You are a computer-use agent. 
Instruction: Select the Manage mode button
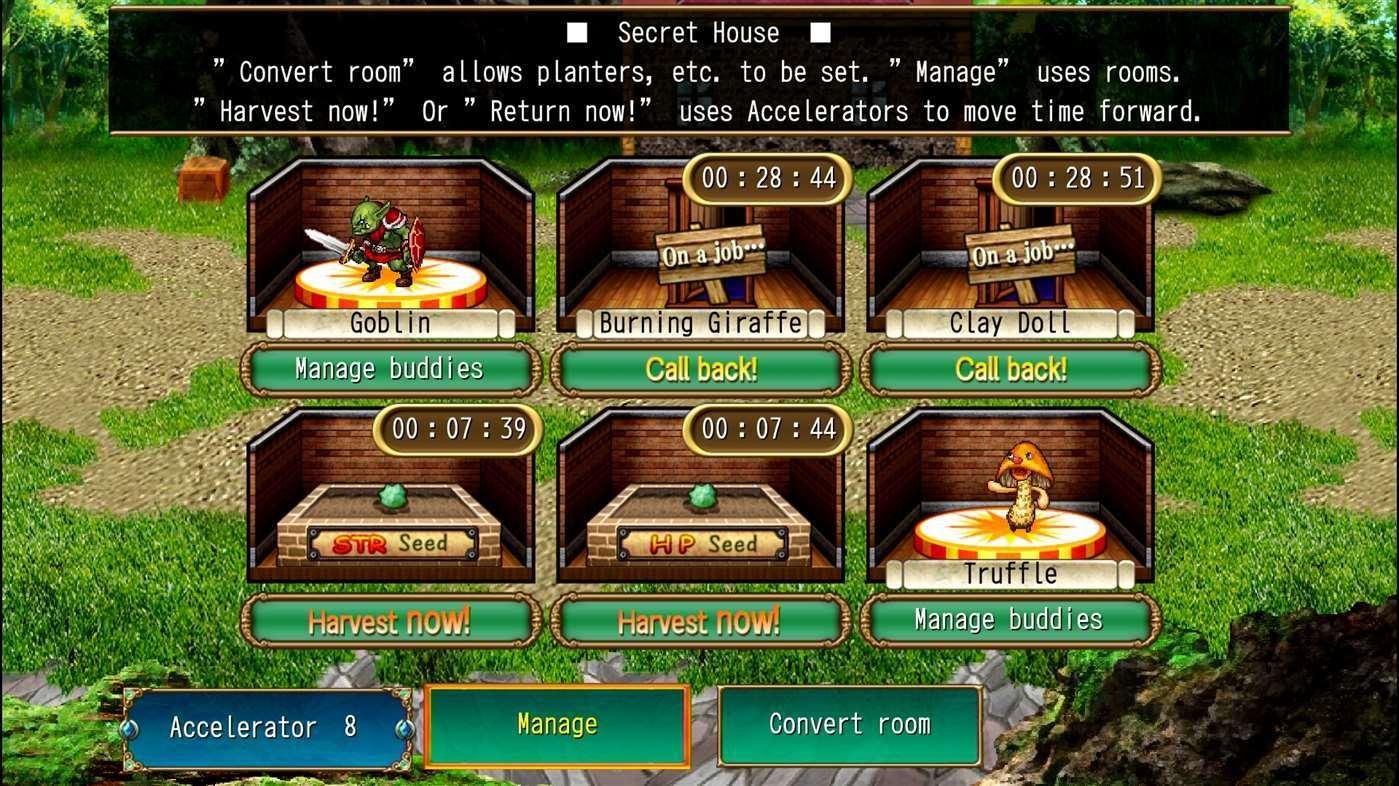point(557,725)
